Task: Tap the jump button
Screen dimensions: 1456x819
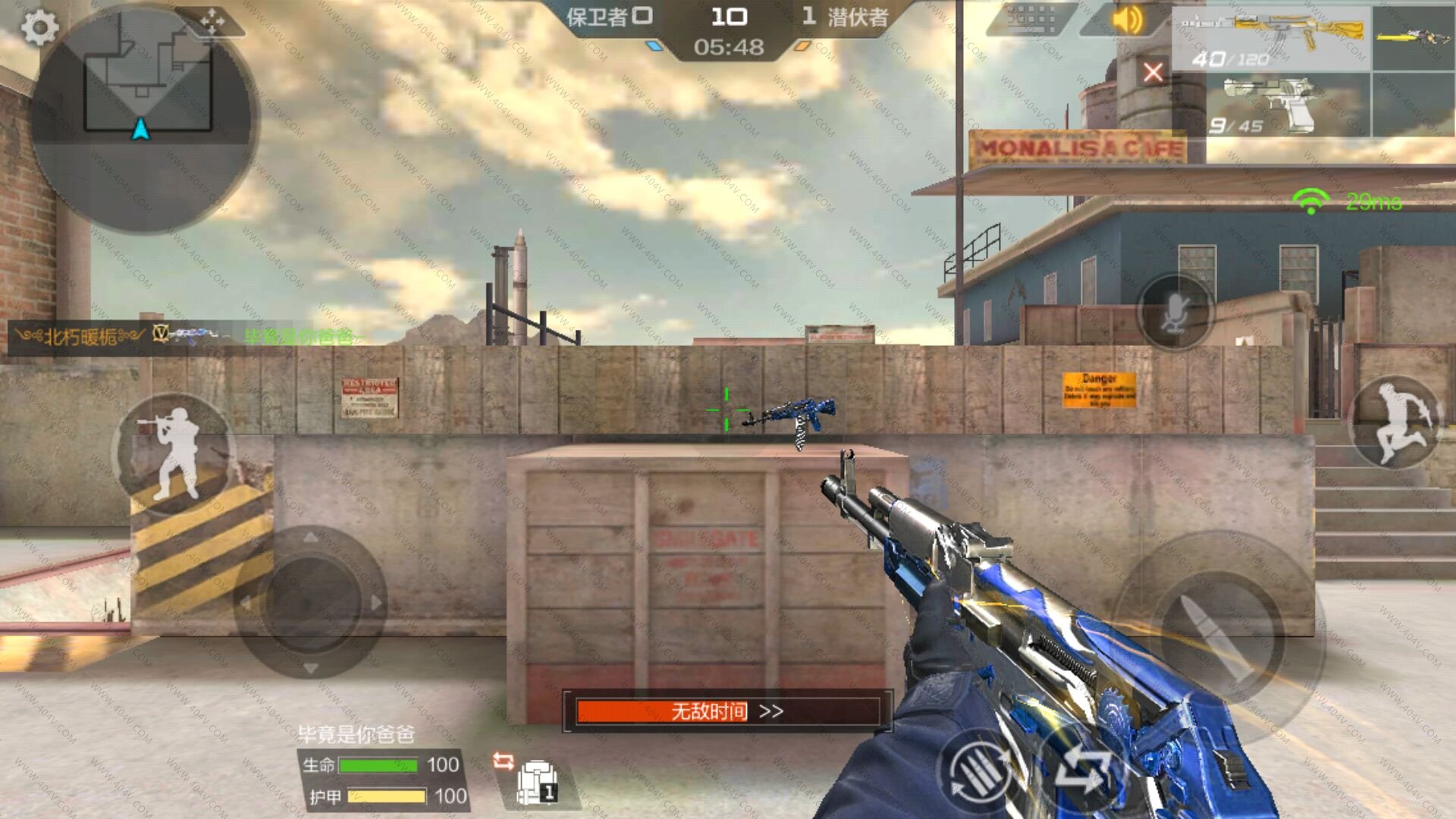Action: [1395, 423]
